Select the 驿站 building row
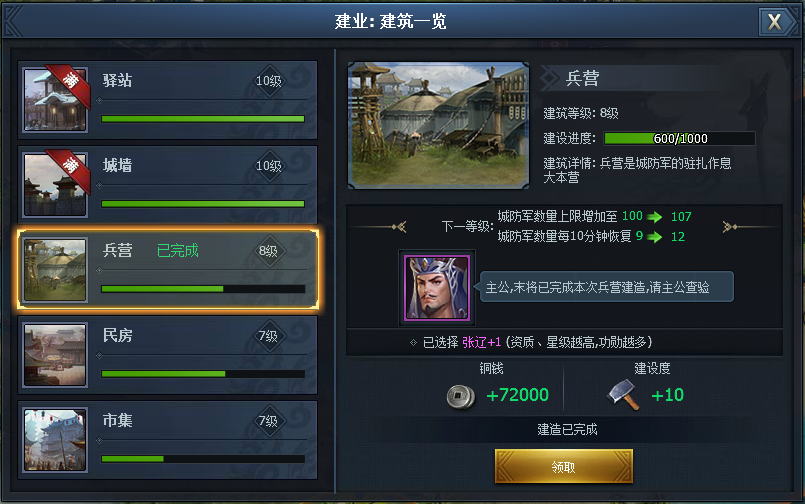The height and width of the screenshot is (504, 805). tap(168, 96)
